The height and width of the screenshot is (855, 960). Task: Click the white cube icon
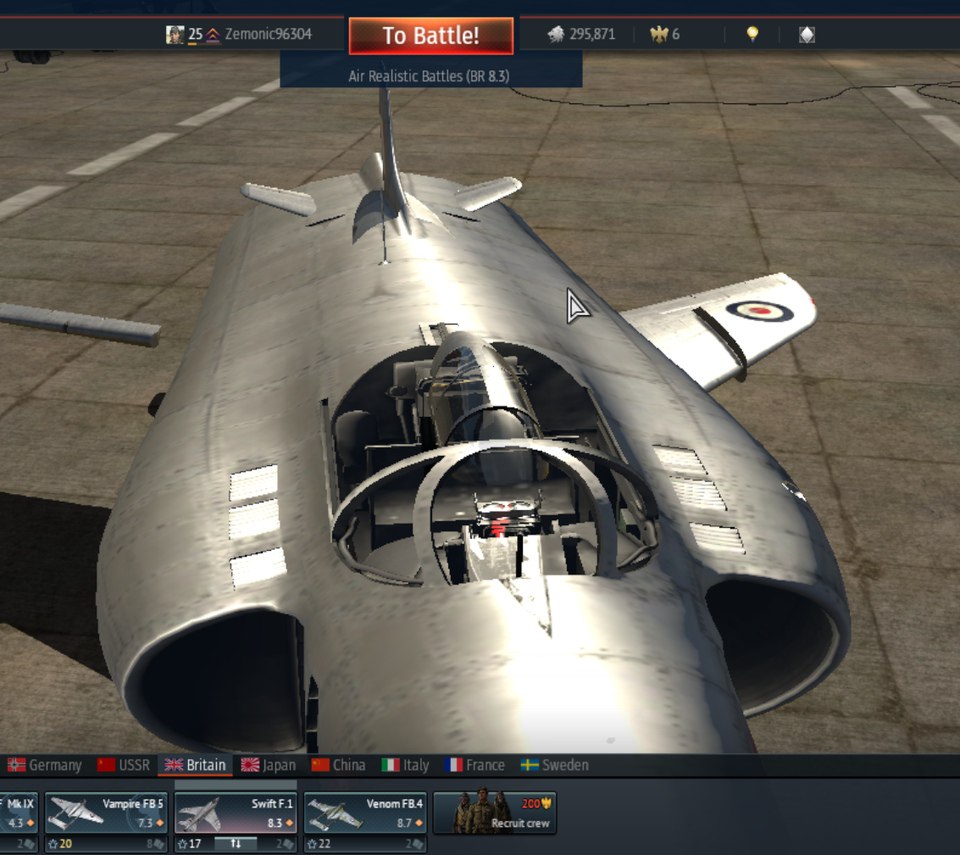(807, 34)
